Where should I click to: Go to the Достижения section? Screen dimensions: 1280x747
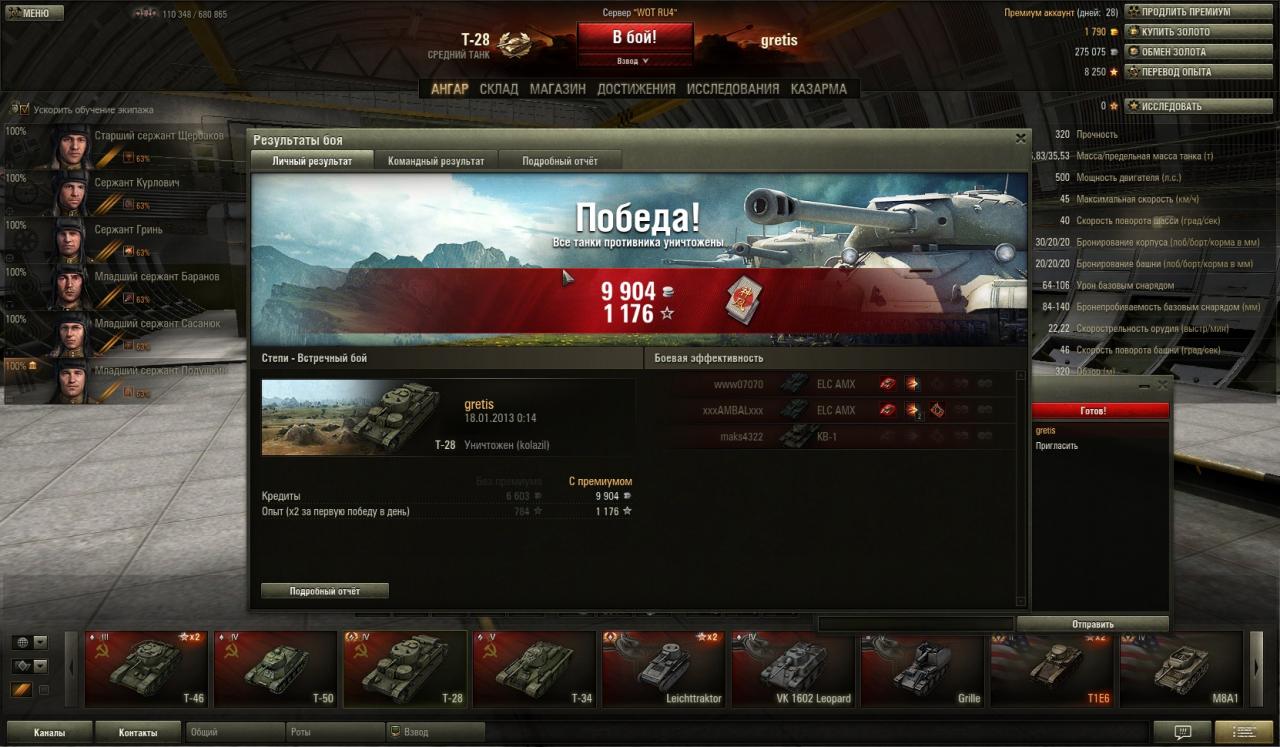click(636, 89)
